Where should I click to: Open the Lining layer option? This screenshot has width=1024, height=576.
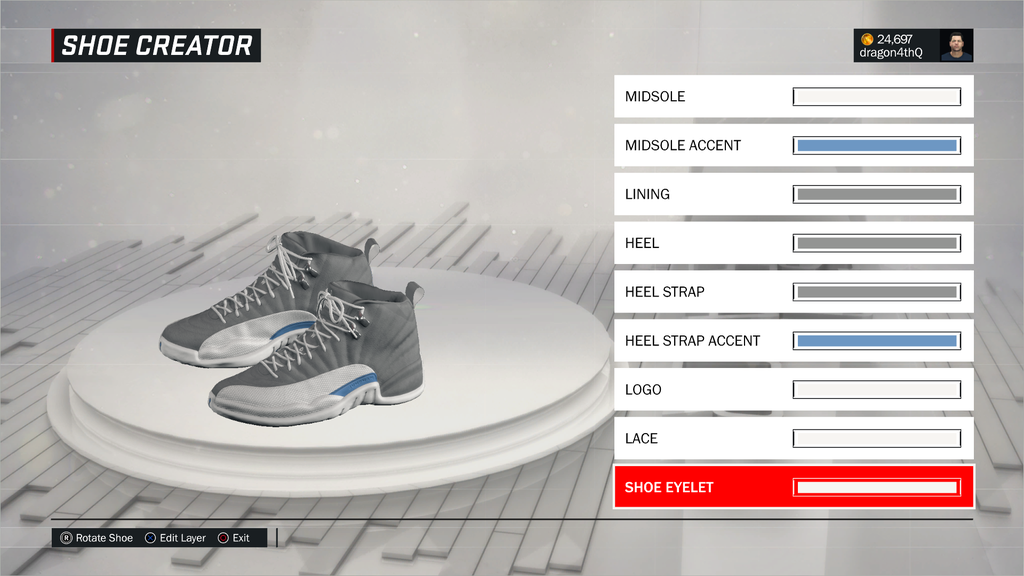click(x=793, y=194)
